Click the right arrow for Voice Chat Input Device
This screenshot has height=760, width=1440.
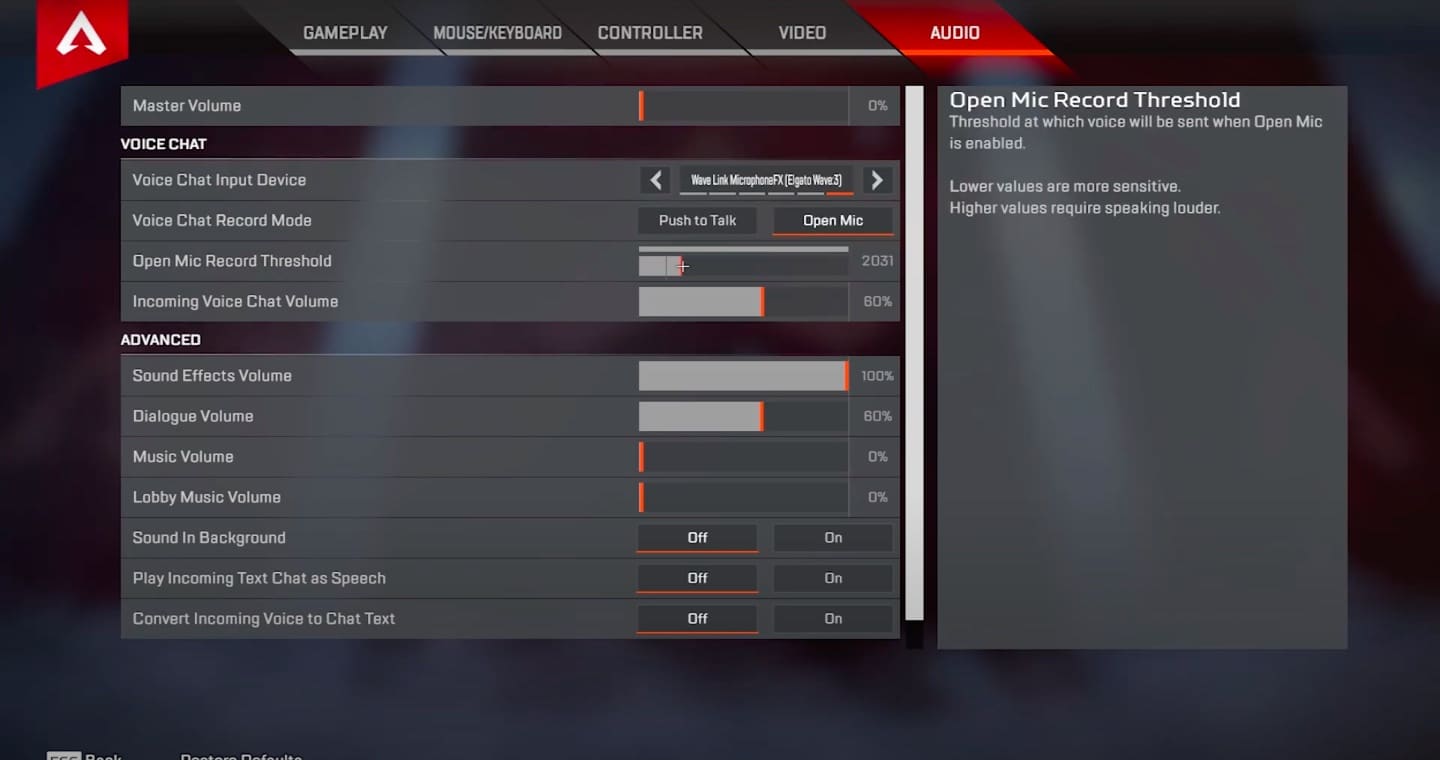877,180
